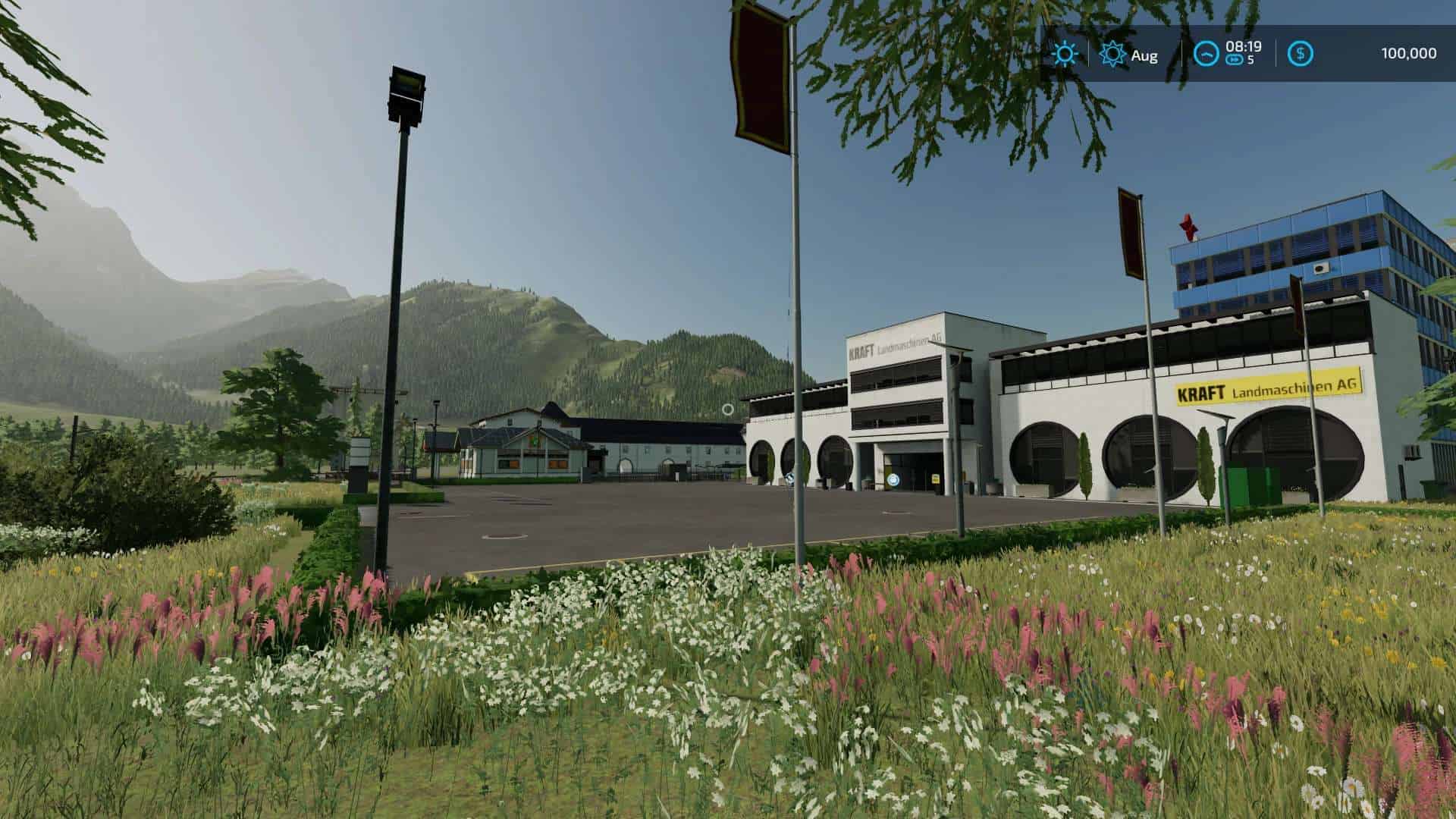Expand the time display for more details

[x=1244, y=47]
